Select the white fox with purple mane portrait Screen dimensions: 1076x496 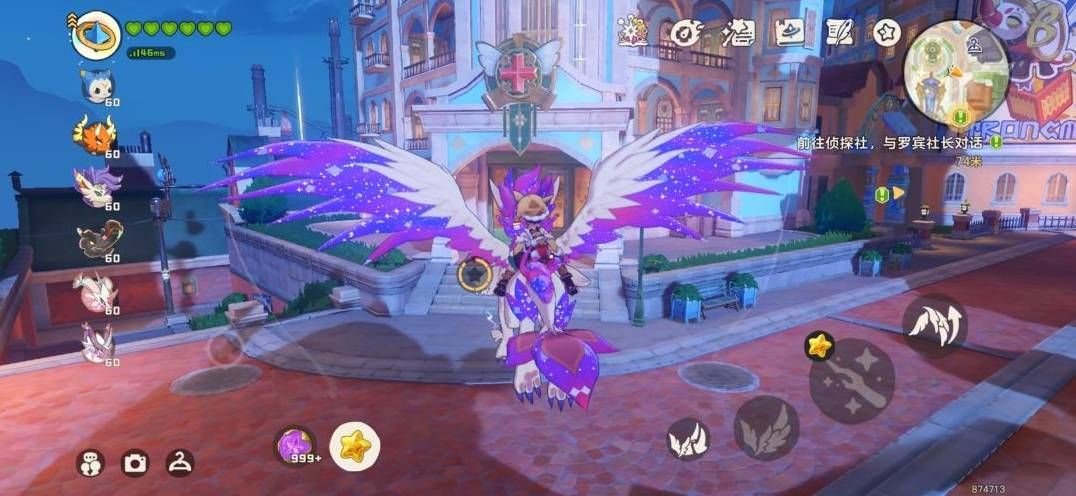[96, 186]
